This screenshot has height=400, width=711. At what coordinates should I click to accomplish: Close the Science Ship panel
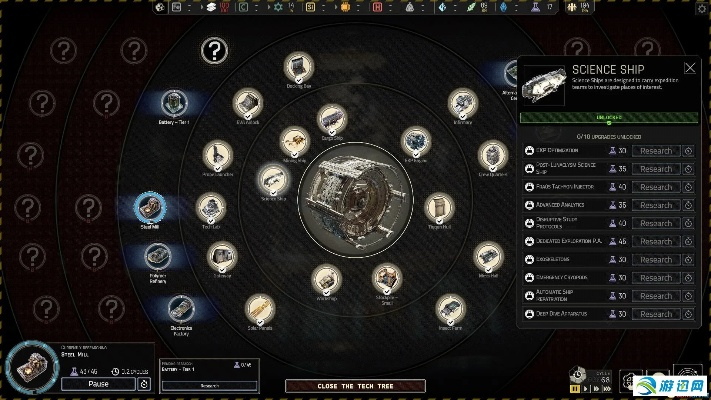point(689,68)
